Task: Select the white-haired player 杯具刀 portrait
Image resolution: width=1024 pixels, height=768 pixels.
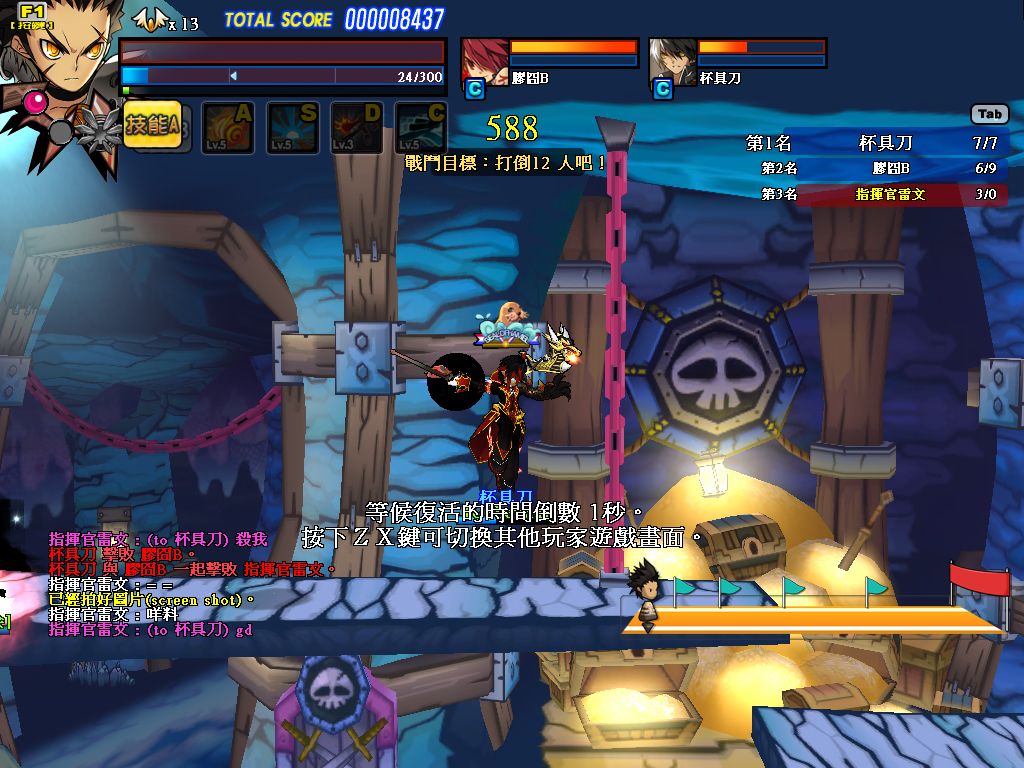Action: pyautogui.click(x=672, y=62)
